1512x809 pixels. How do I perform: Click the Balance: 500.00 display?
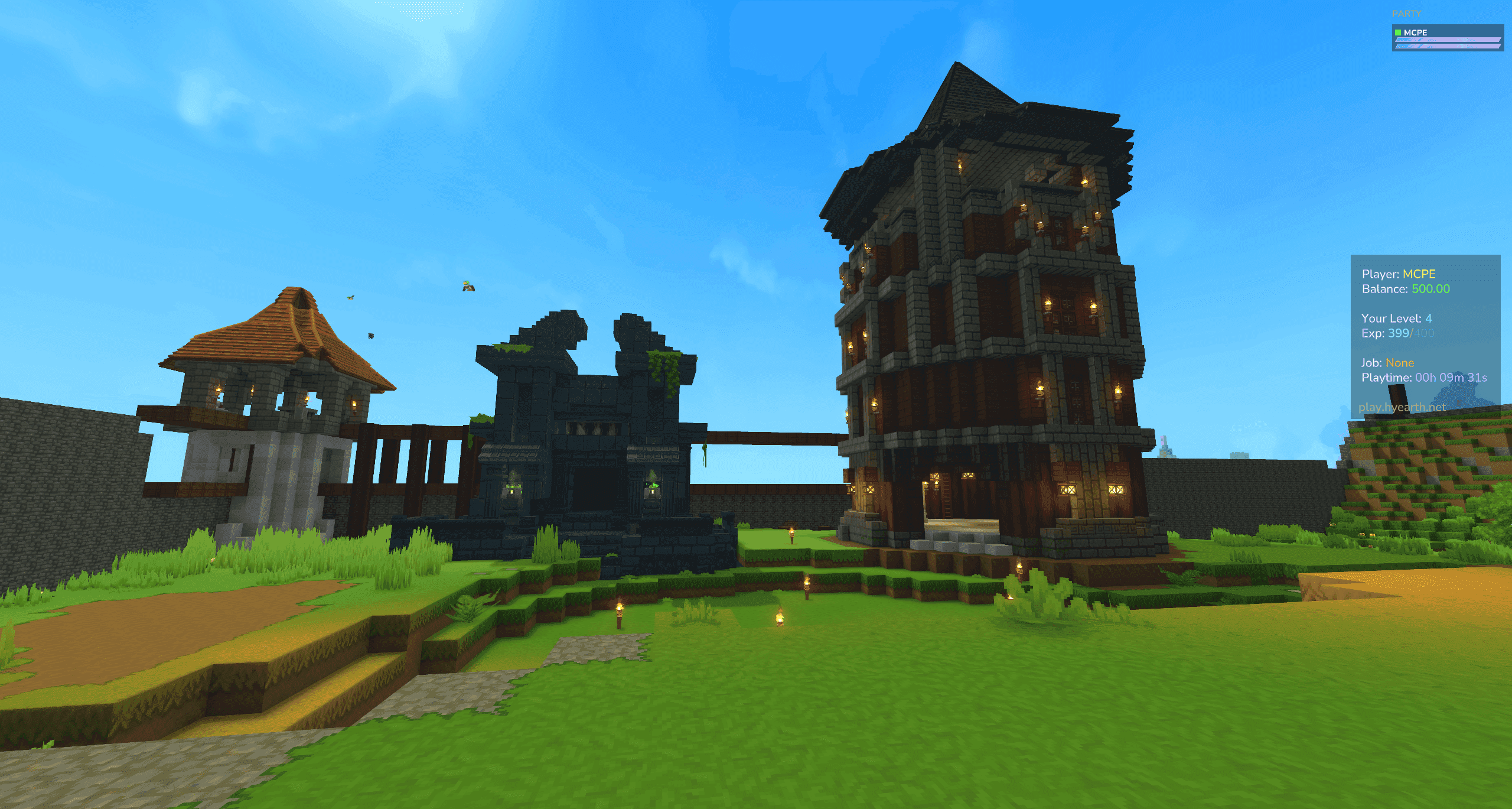click(1407, 290)
